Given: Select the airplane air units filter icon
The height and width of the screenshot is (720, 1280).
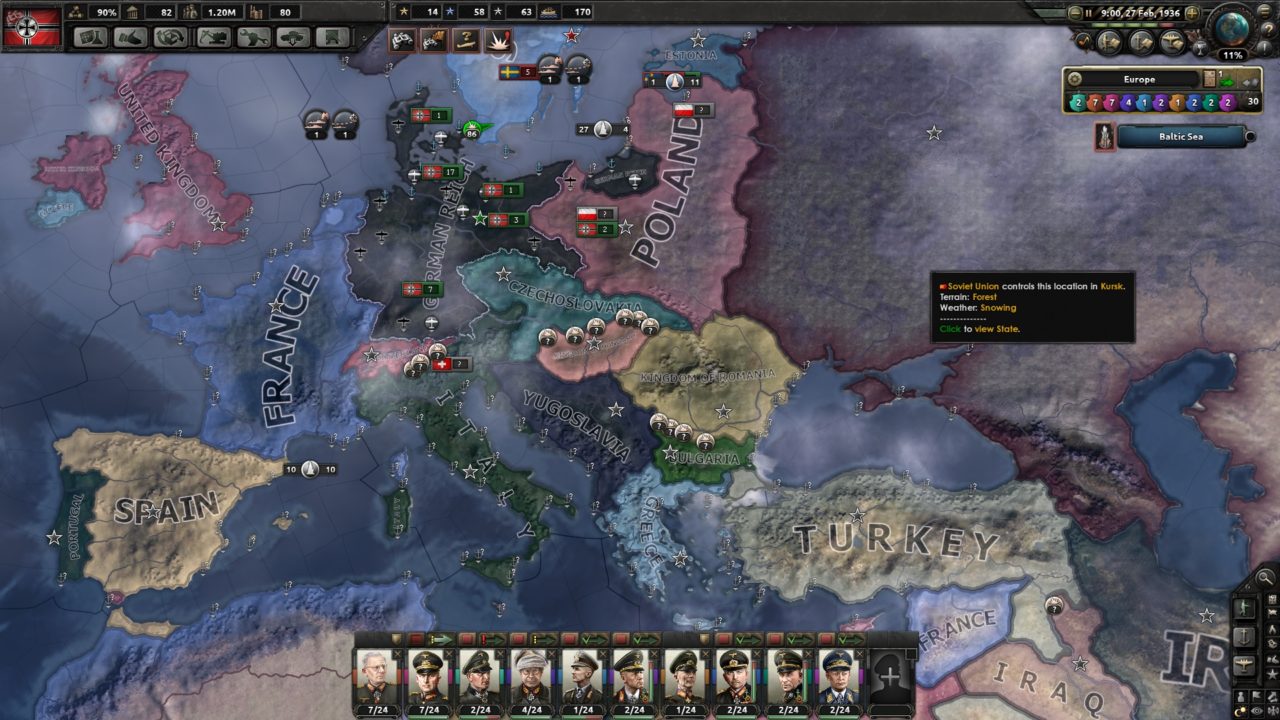Looking at the screenshot, I should pos(1245,665).
